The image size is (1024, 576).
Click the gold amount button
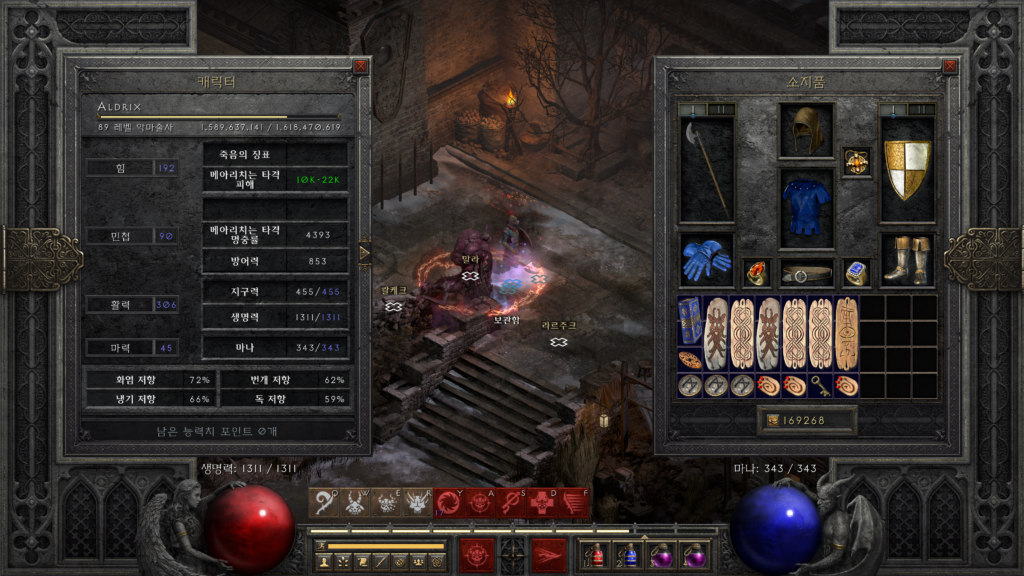pyautogui.click(x=807, y=421)
